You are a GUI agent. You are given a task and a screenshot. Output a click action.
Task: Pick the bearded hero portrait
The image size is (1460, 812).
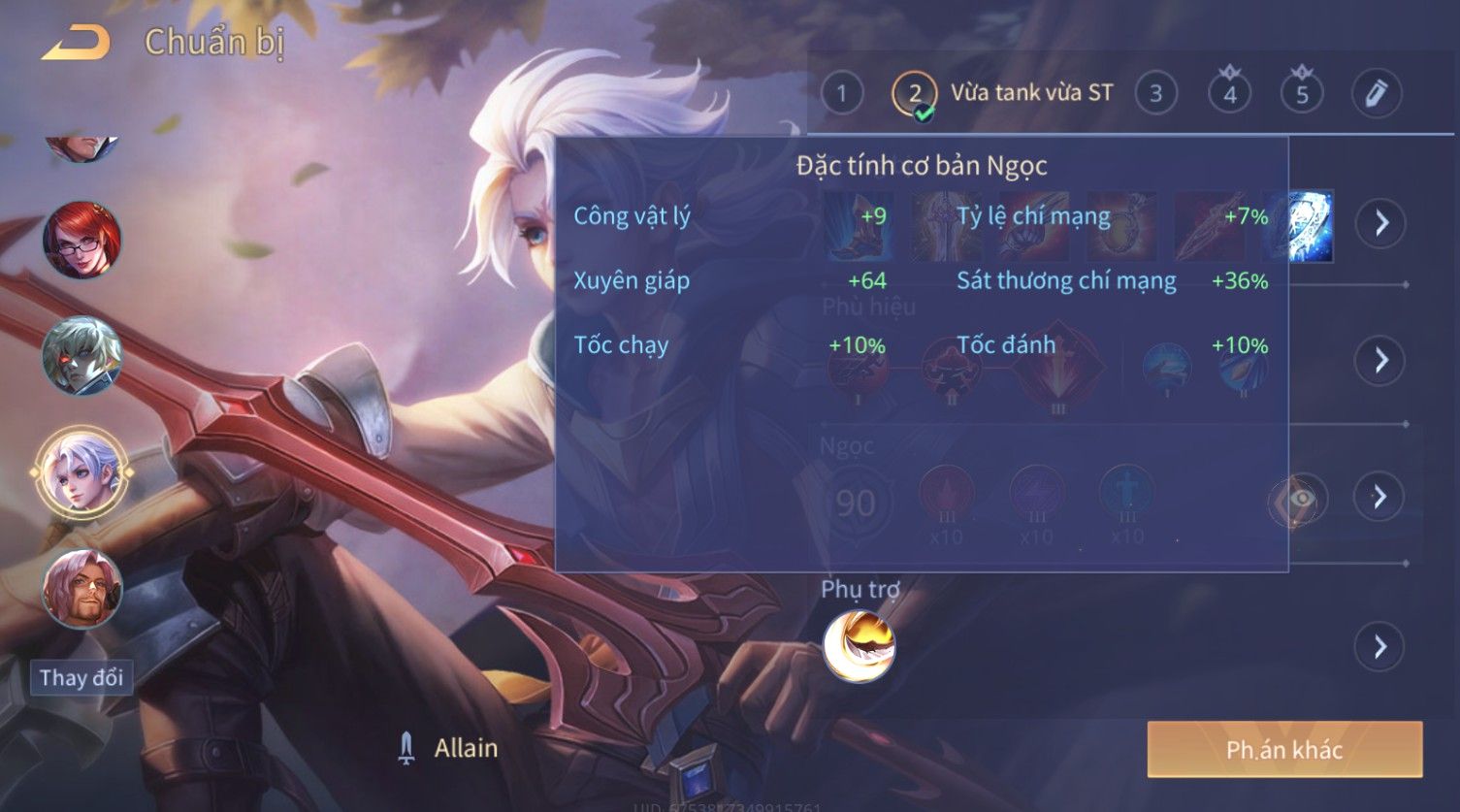pos(82,589)
